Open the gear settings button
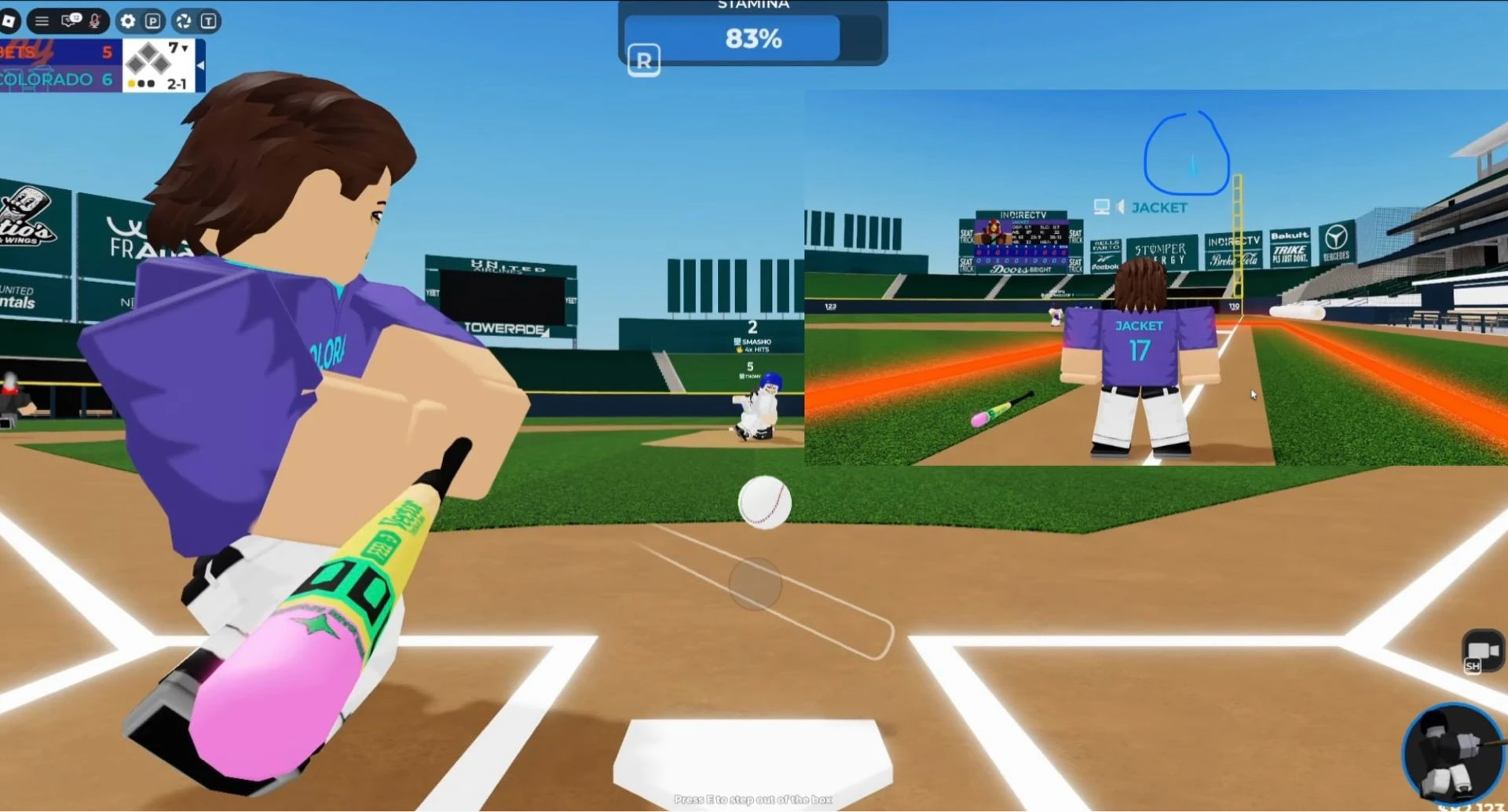 point(128,21)
